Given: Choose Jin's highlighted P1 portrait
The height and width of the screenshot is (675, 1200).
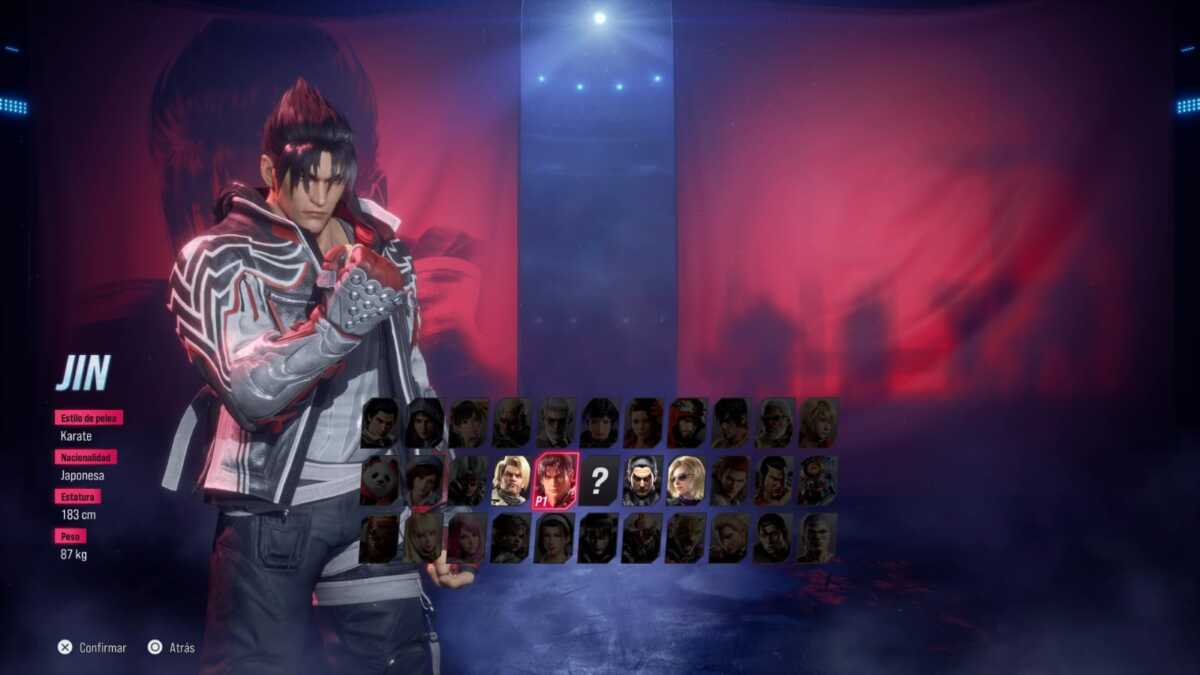Looking at the screenshot, I should tap(555, 481).
